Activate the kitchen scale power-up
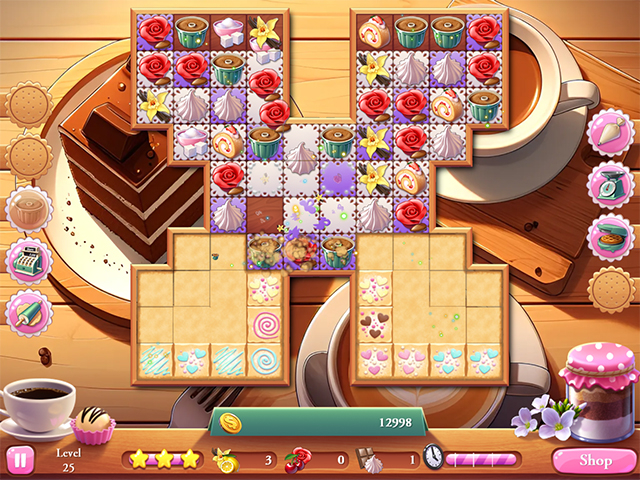Viewport: 640px width, 480px height. 607,185
